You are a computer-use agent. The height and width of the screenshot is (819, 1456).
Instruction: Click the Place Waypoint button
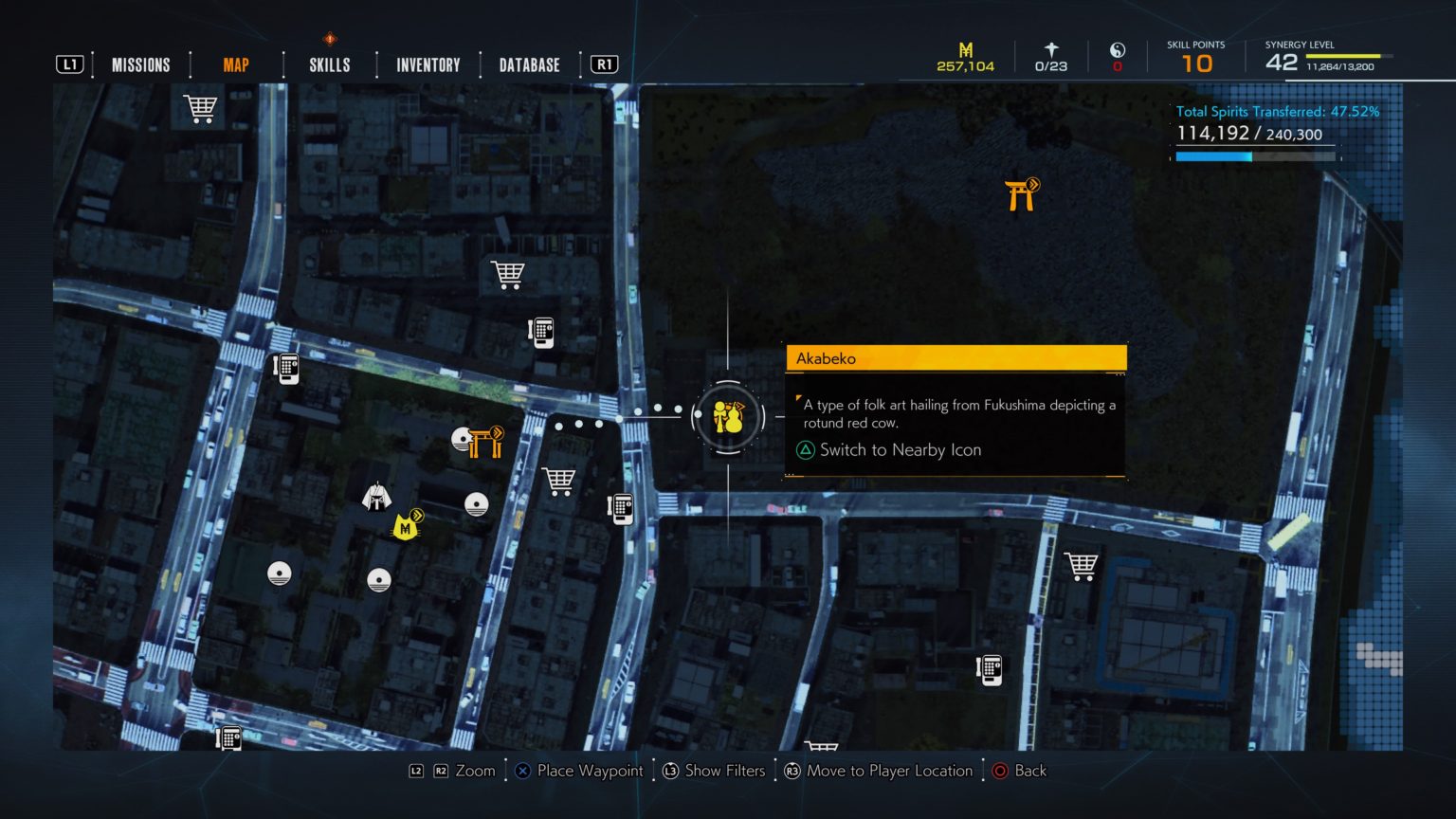pyautogui.click(x=579, y=771)
